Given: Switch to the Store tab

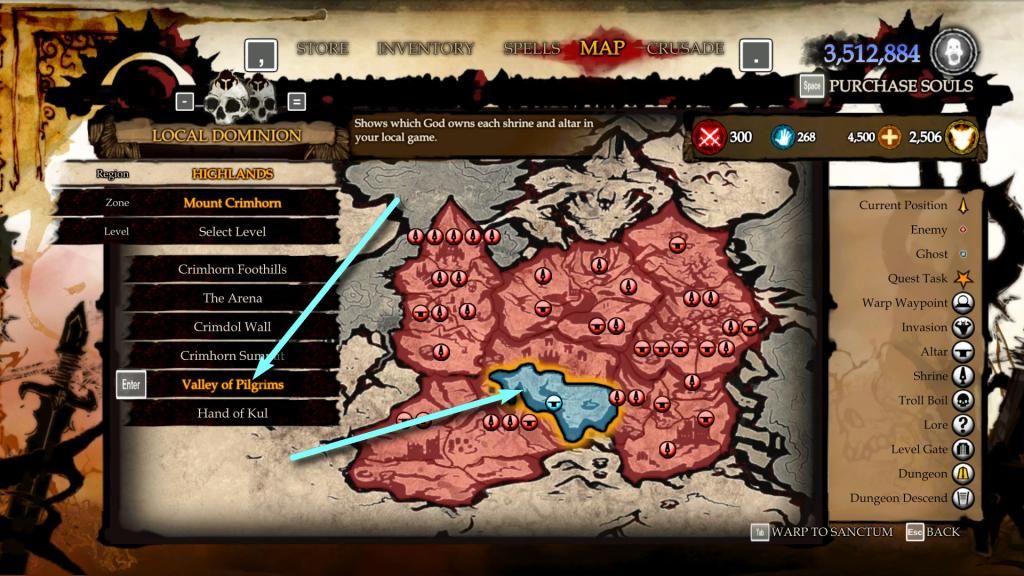Looking at the screenshot, I should point(321,48).
